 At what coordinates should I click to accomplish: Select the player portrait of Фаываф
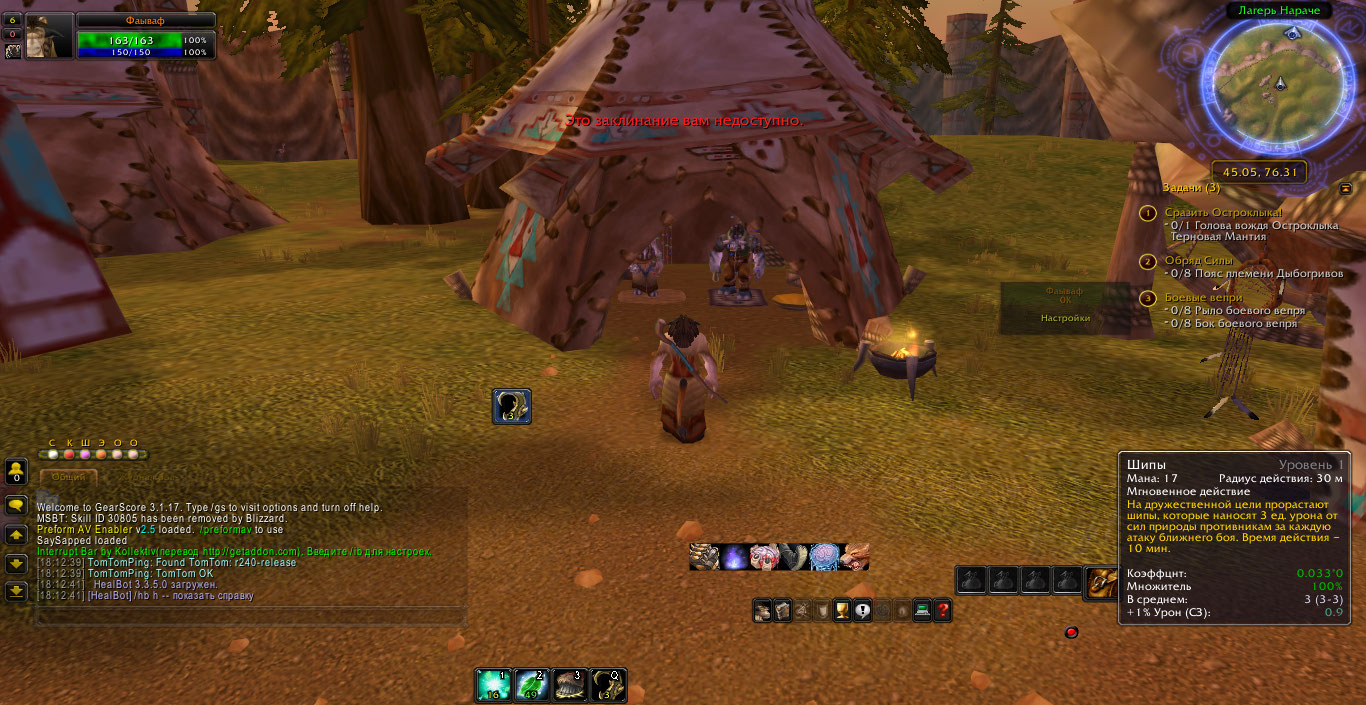(48, 36)
